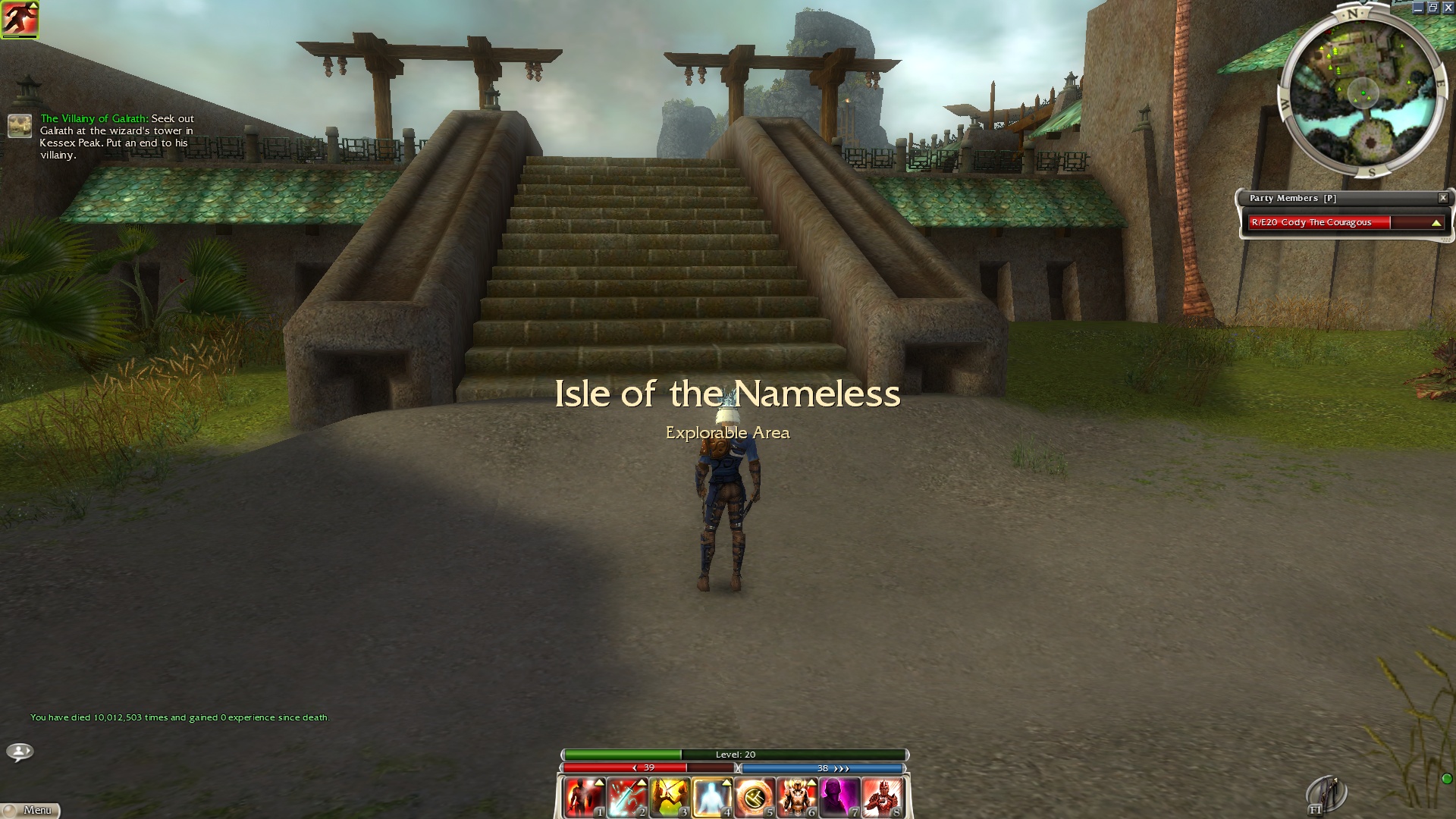Use skill 2 with the glowing sword

[626, 797]
